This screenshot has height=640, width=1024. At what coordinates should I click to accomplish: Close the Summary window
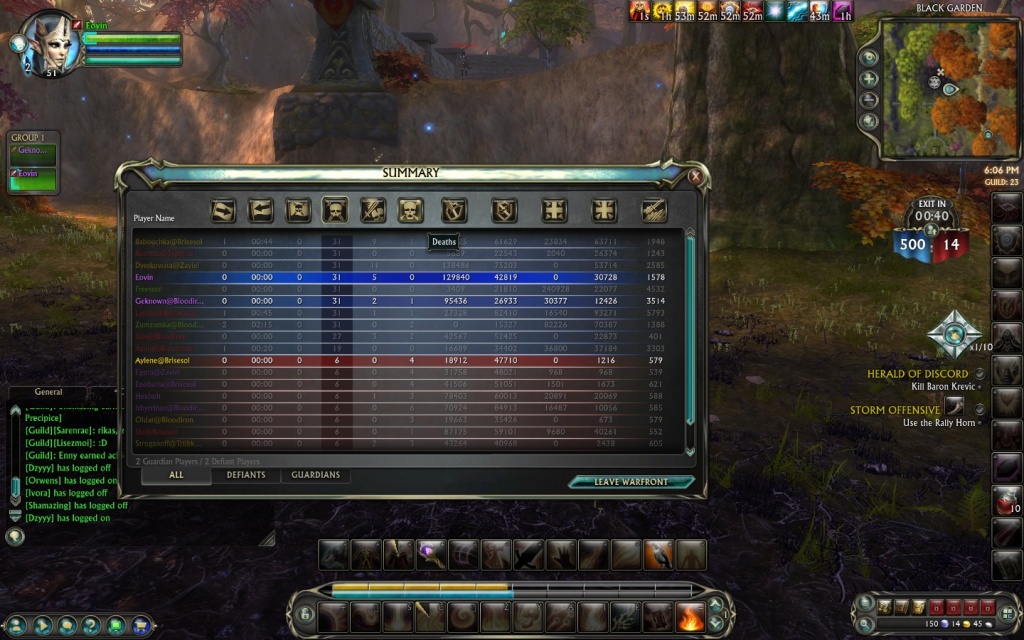[695, 176]
